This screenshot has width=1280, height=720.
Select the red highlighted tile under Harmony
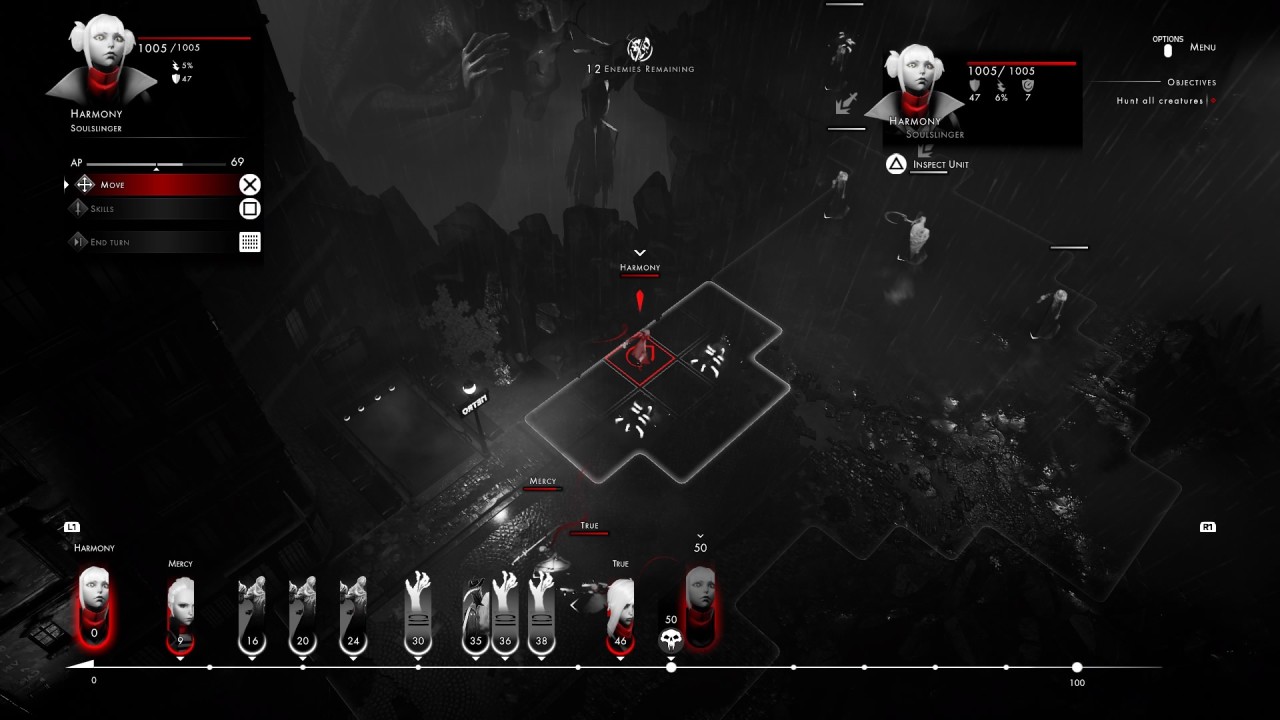tap(641, 352)
